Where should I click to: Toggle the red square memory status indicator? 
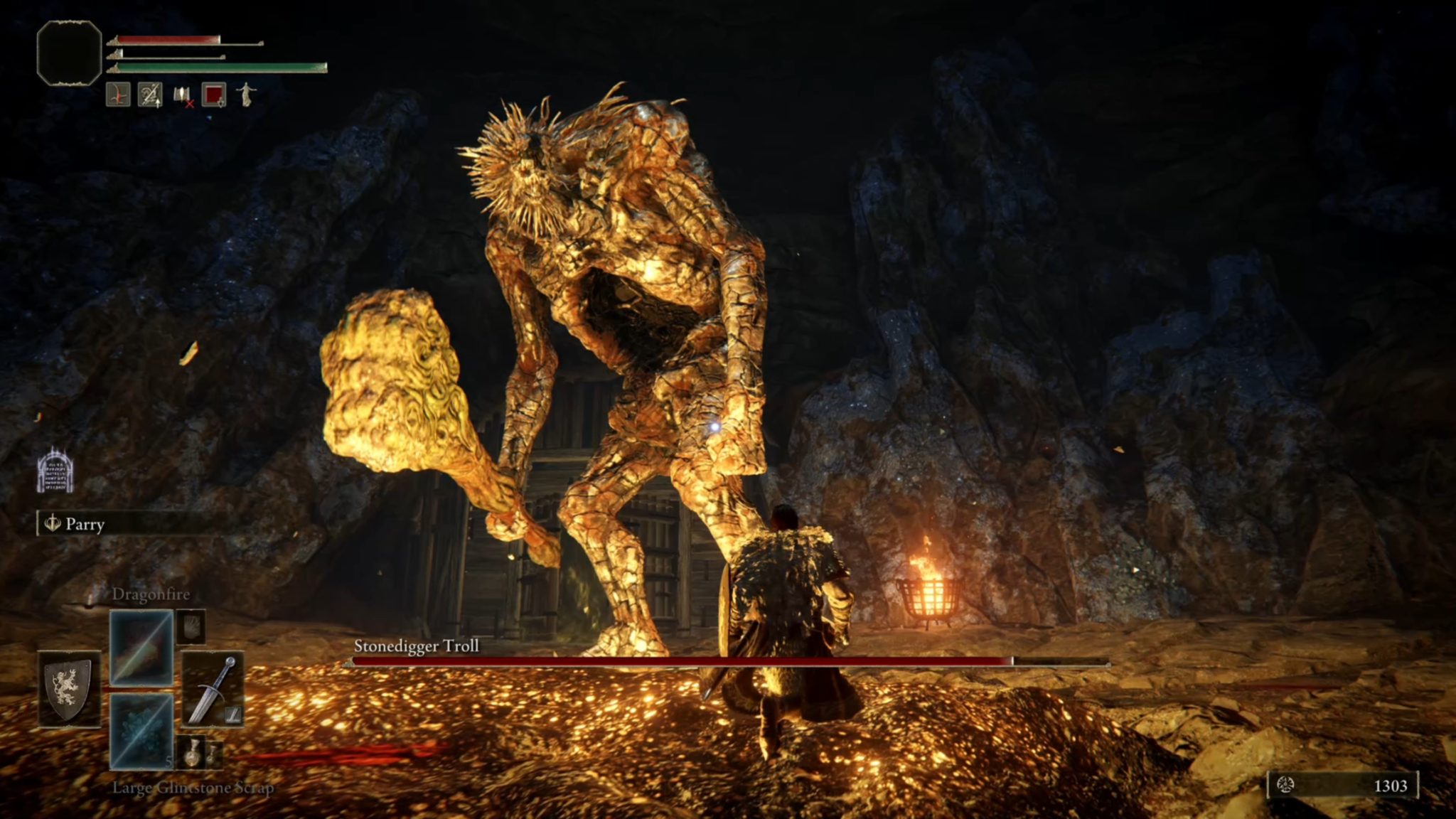tap(213, 95)
